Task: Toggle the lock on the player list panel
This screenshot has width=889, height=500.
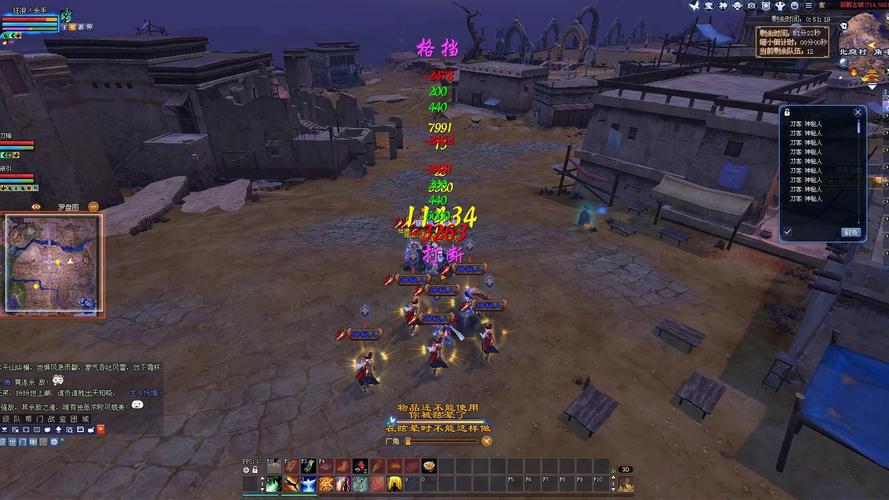Action: [x=787, y=113]
